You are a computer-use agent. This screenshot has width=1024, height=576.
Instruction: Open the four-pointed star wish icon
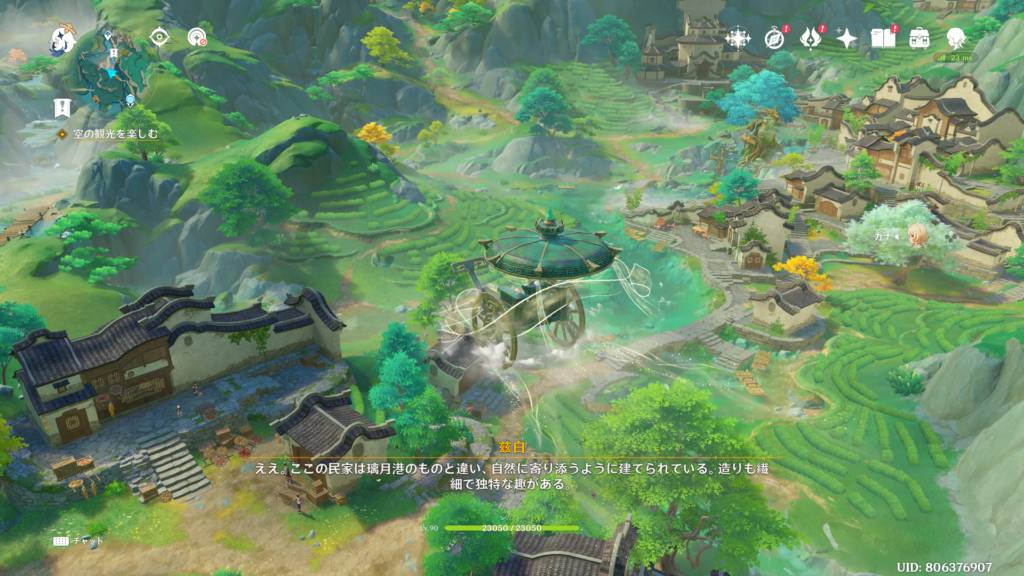click(x=738, y=39)
